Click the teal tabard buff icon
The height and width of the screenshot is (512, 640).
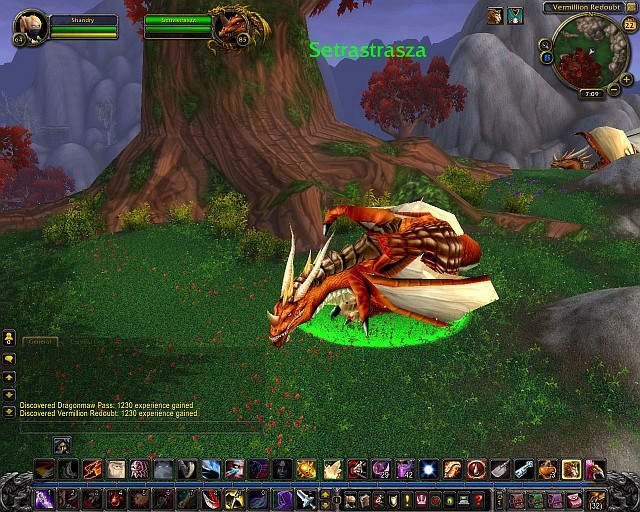516,15
